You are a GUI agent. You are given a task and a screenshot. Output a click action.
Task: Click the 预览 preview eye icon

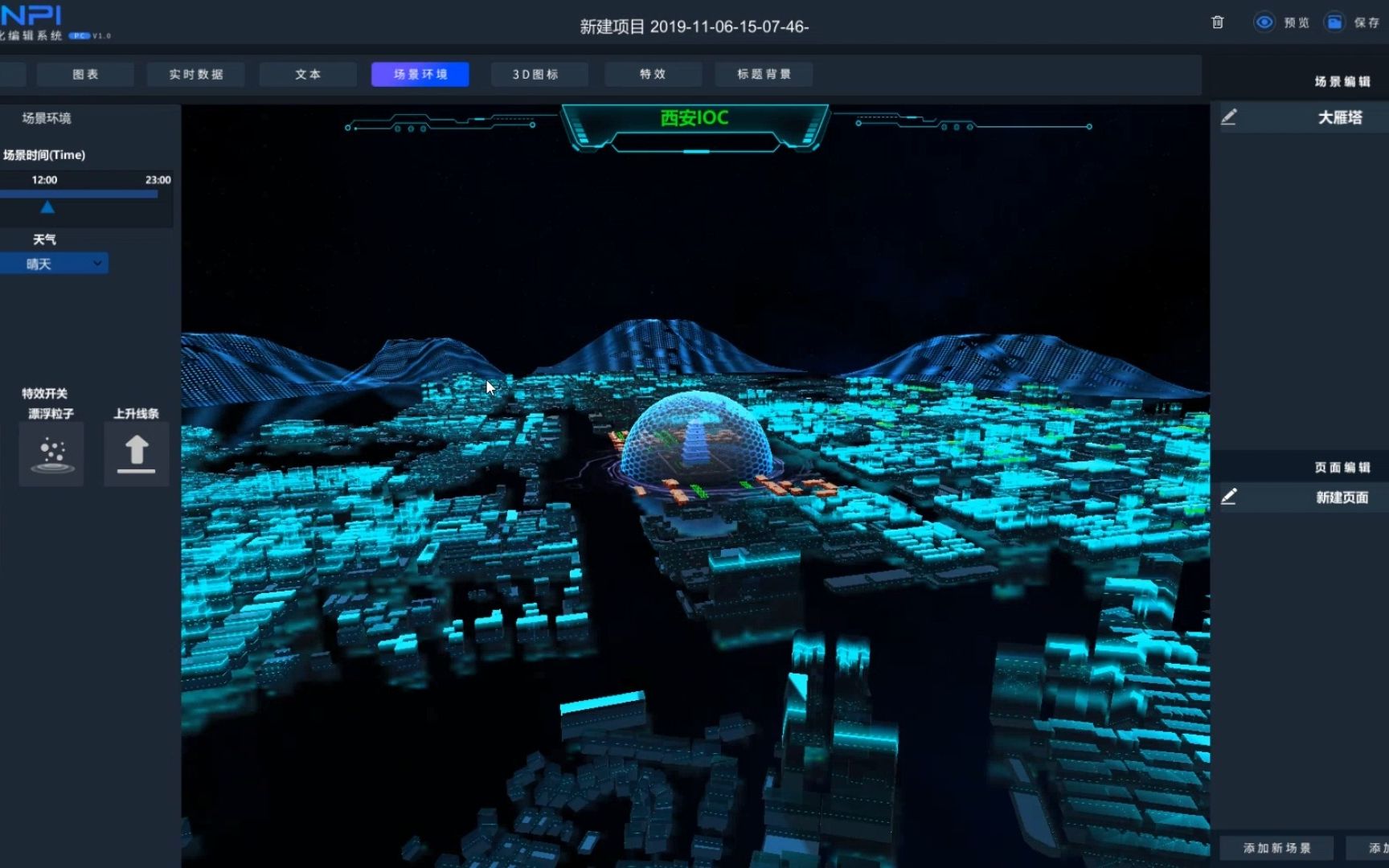click(x=1266, y=23)
